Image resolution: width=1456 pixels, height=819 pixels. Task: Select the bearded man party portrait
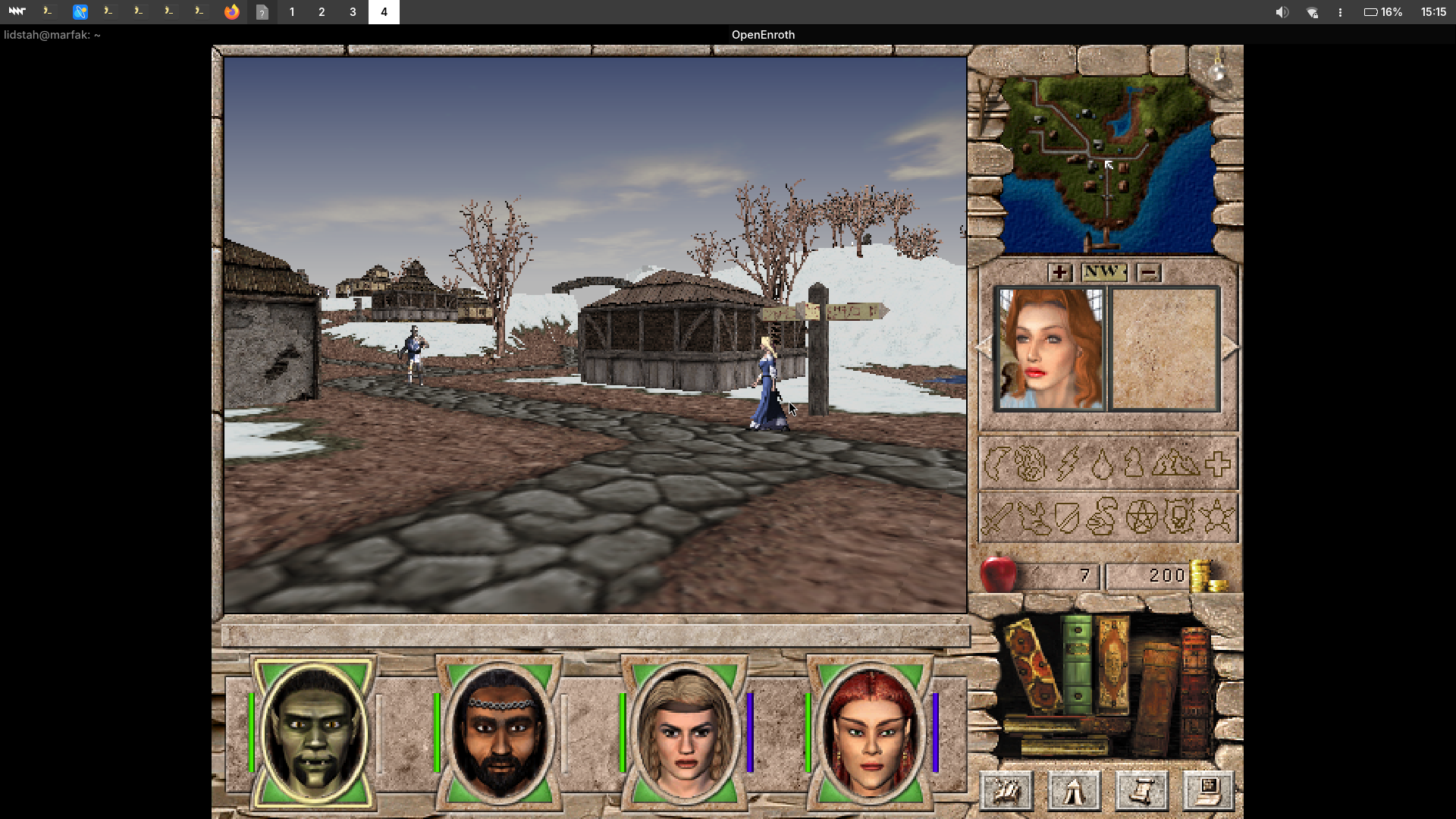pos(500,733)
